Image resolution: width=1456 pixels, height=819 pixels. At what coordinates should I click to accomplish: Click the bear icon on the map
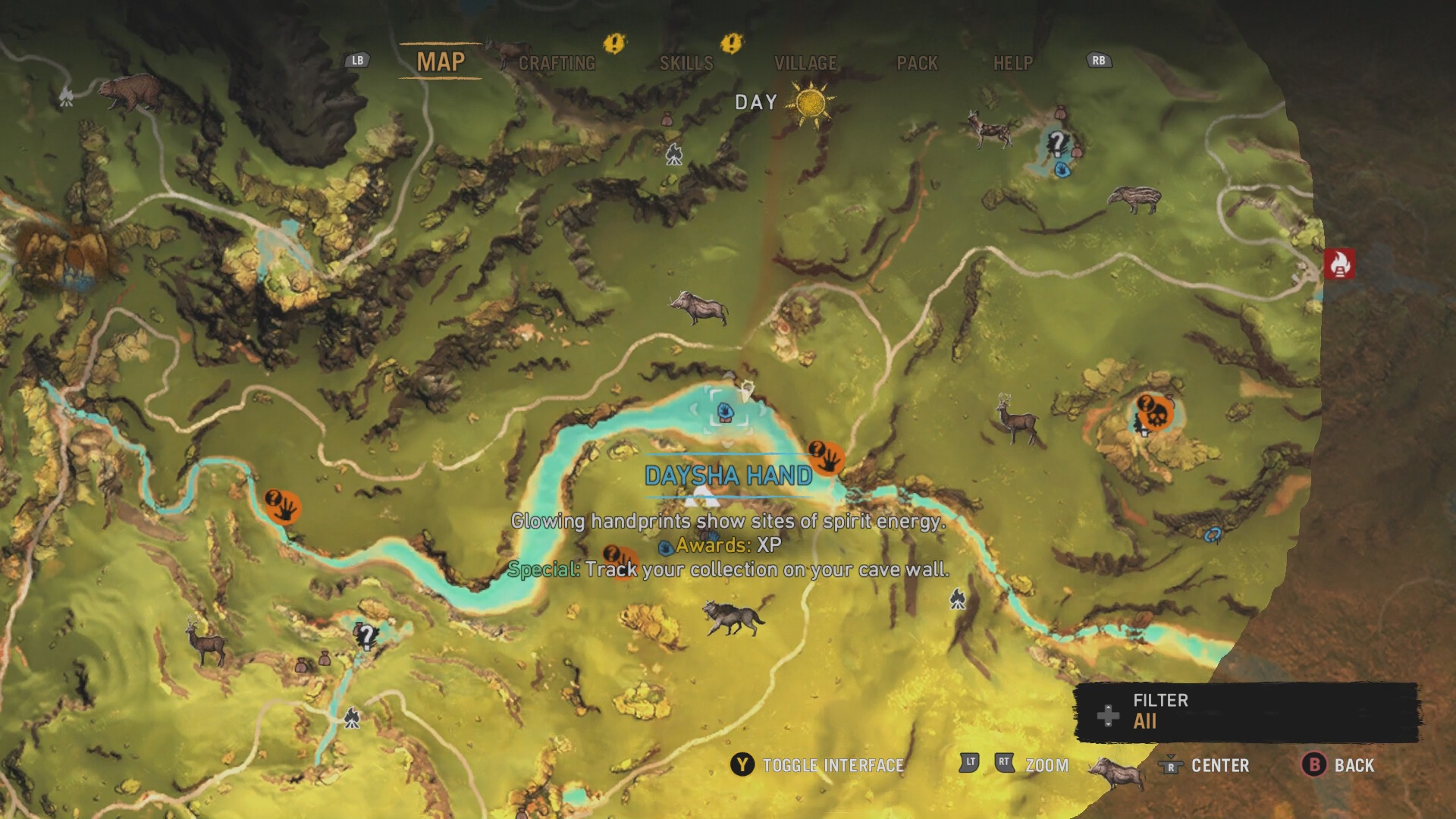coord(130,91)
